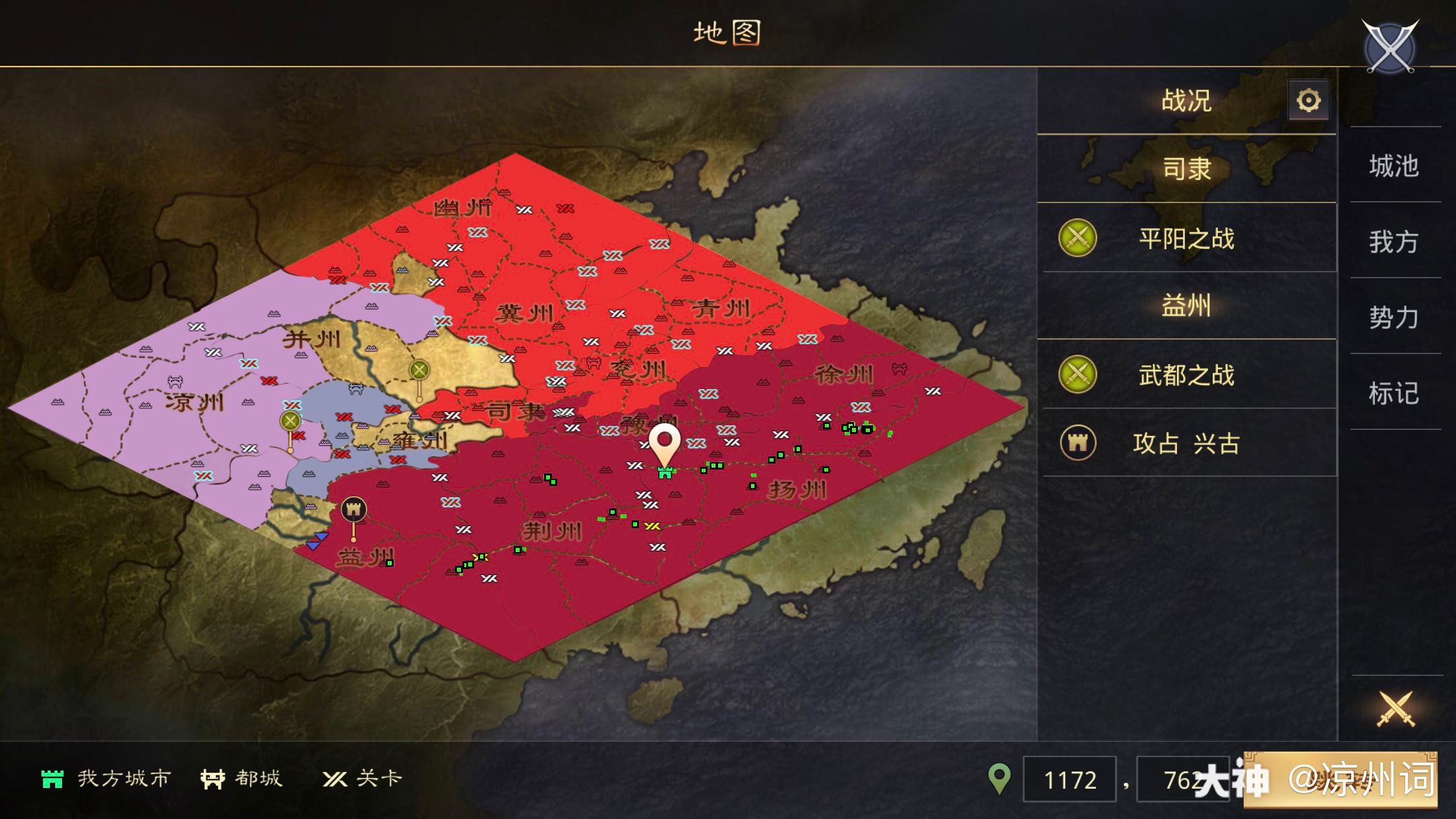Click the fortress icon beside 攻占 兴古
This screenshot has width=1456, height=819.
(1077, 444)
